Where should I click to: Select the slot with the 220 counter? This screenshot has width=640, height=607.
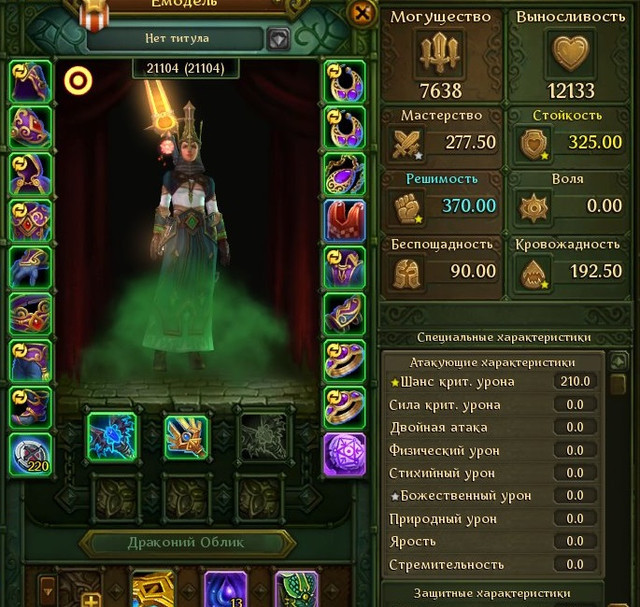(x=30, y=455)
